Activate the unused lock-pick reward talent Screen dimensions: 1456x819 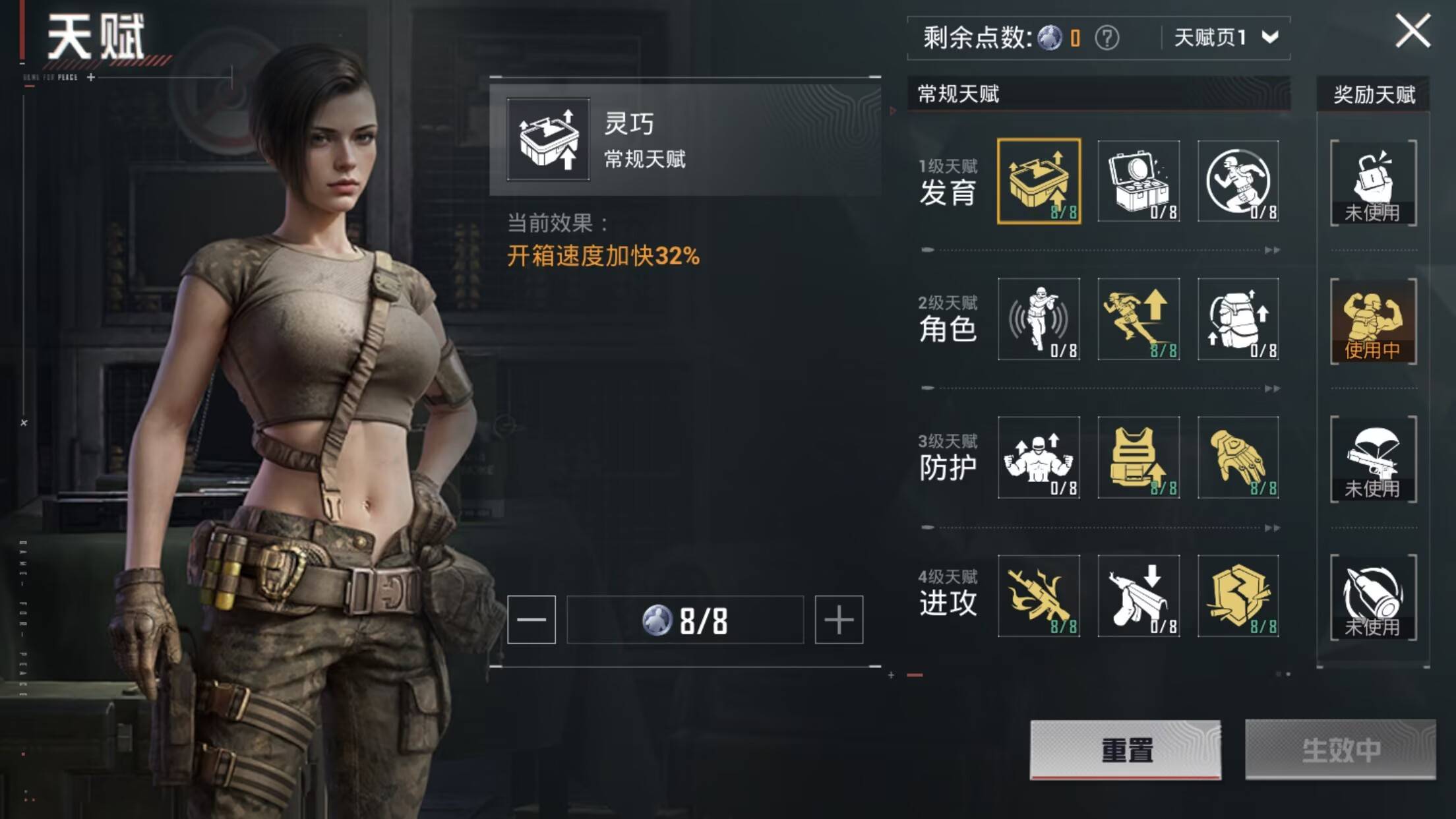[1374, 183]
